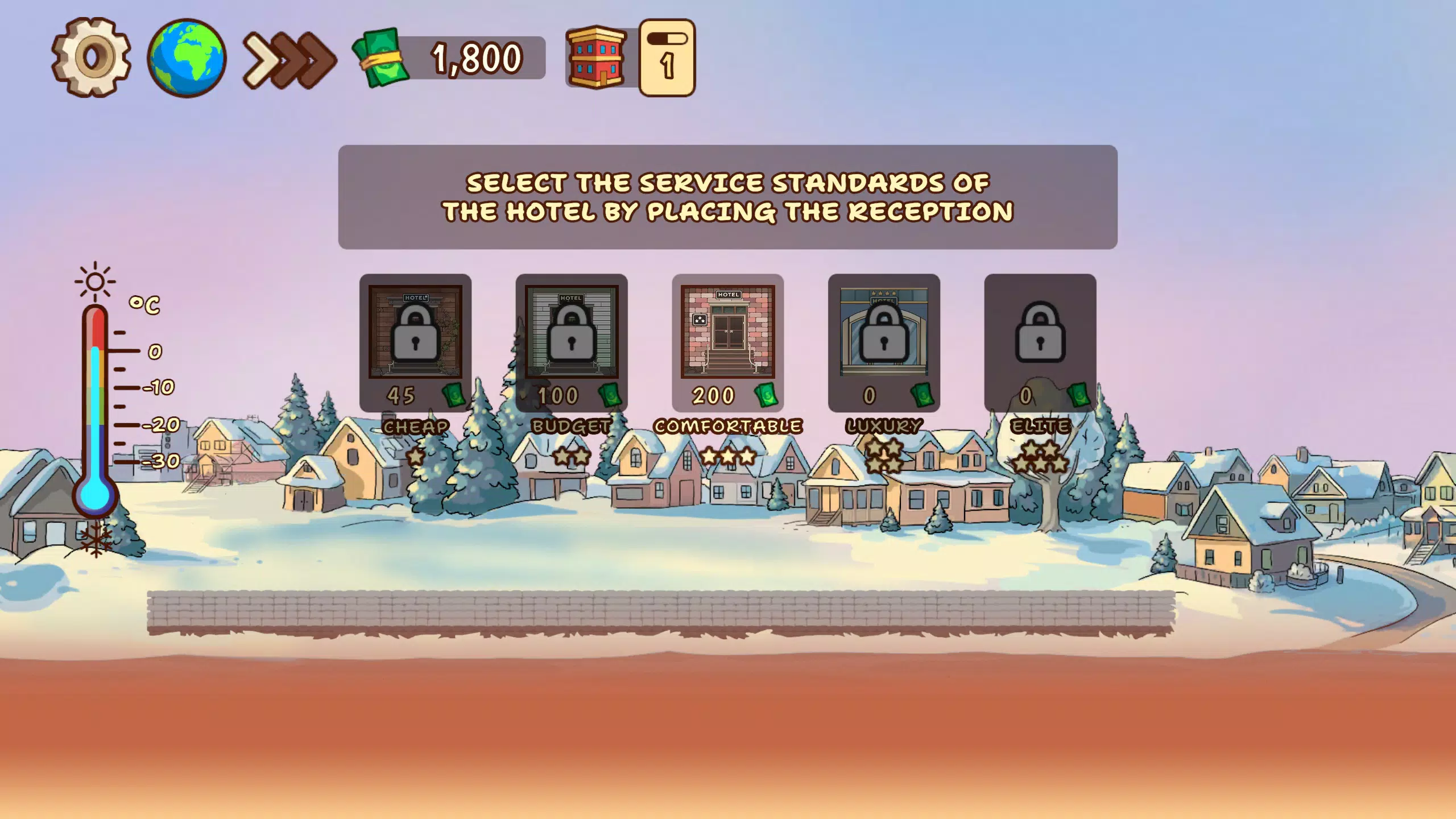
Task: Select the Cheap one-star reception option
Action: 417,341
